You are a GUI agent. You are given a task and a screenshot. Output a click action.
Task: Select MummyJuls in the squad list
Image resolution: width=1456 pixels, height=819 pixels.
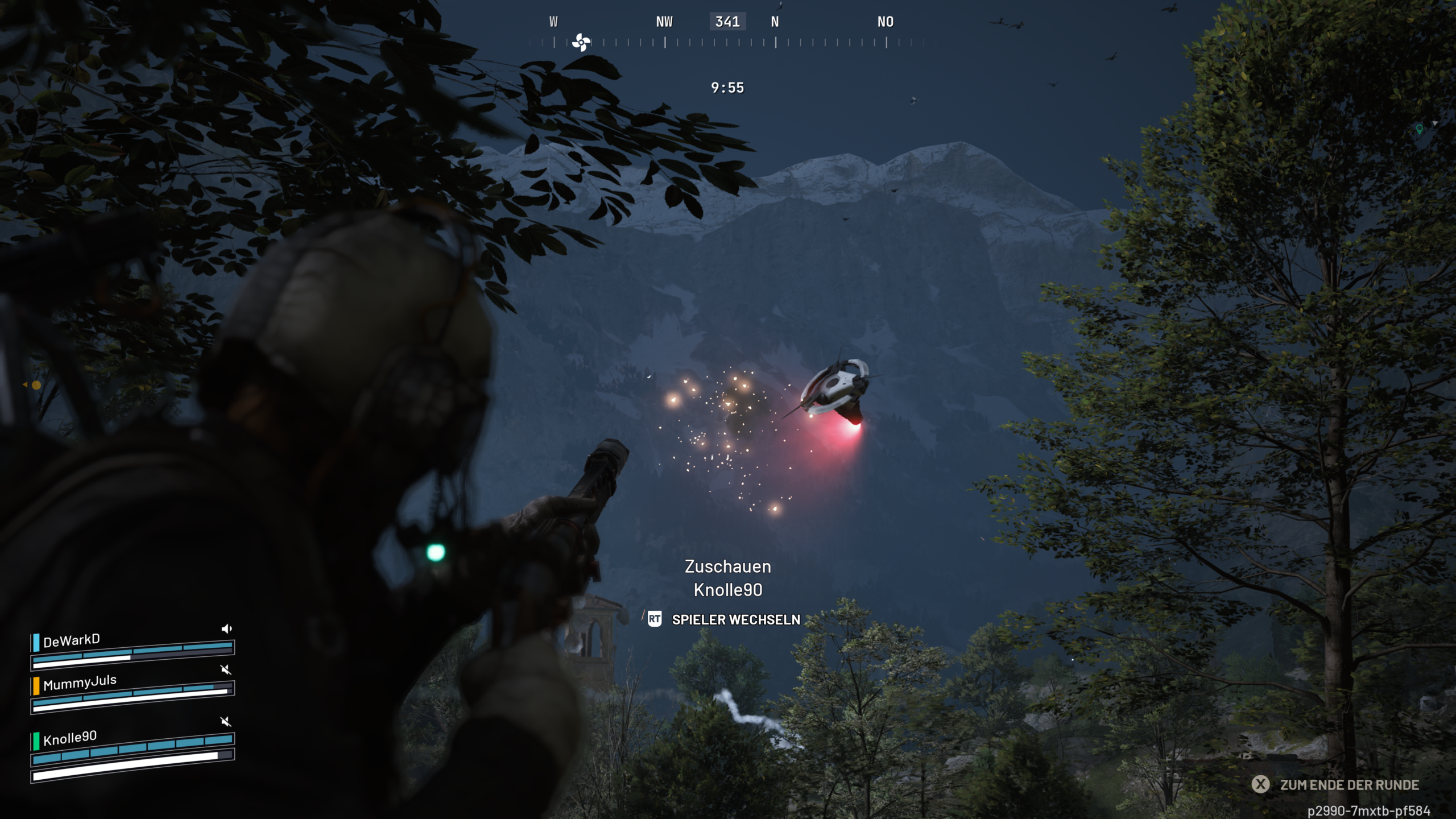click(80, 682)
